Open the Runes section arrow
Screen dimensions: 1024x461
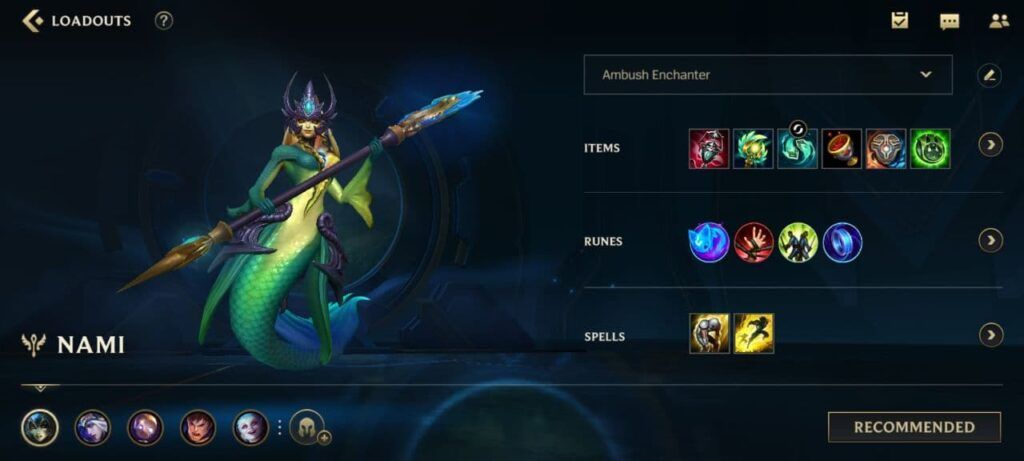pos(990,240)
